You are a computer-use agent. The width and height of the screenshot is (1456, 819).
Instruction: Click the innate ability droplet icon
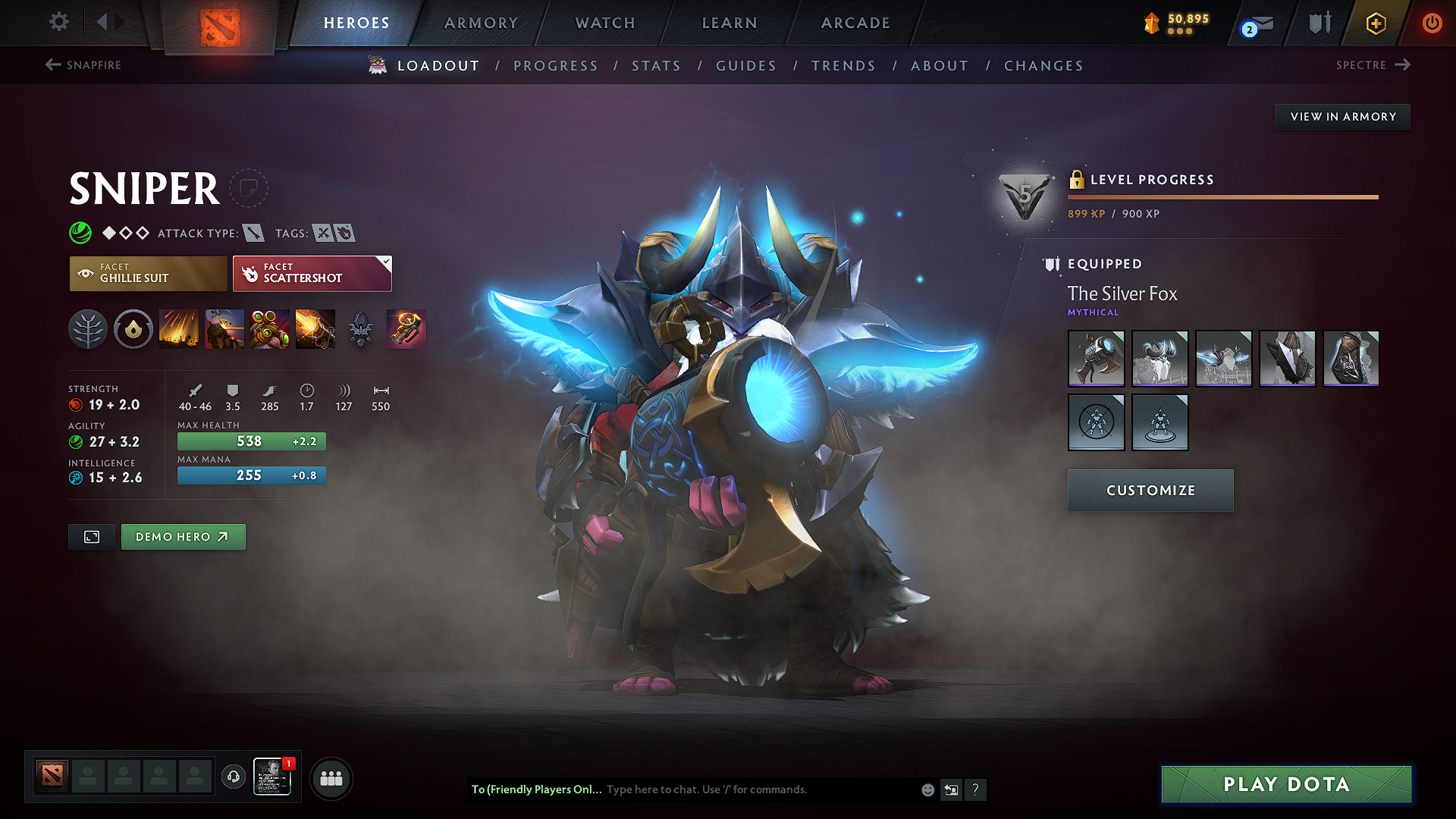[133, 328]
